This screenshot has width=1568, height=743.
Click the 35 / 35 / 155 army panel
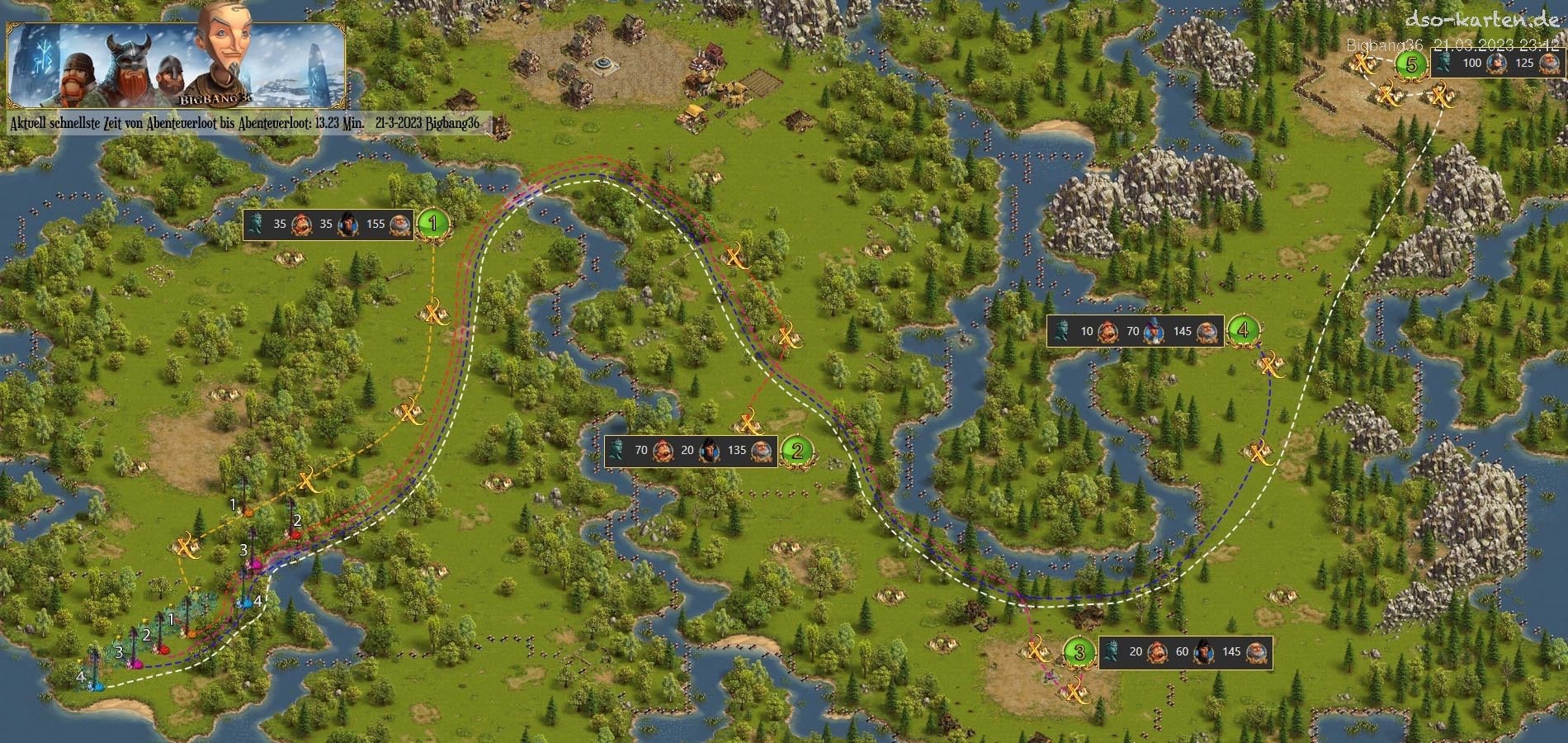pos(328,224)
